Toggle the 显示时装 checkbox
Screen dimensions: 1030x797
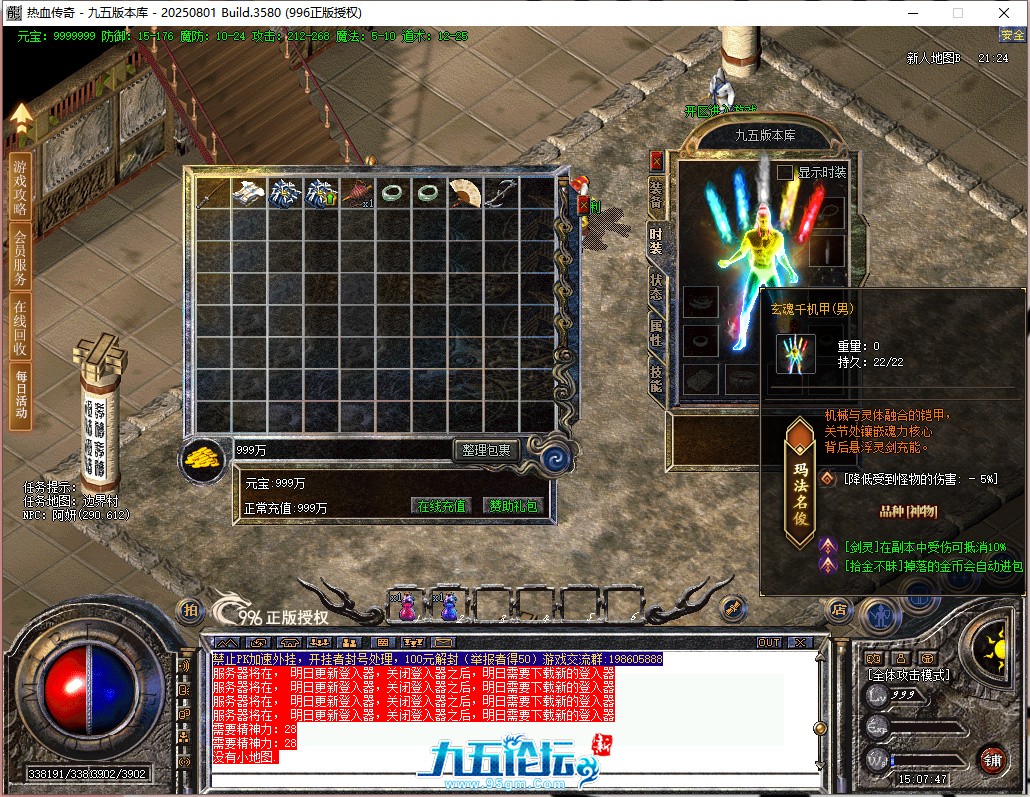(785, 172)
